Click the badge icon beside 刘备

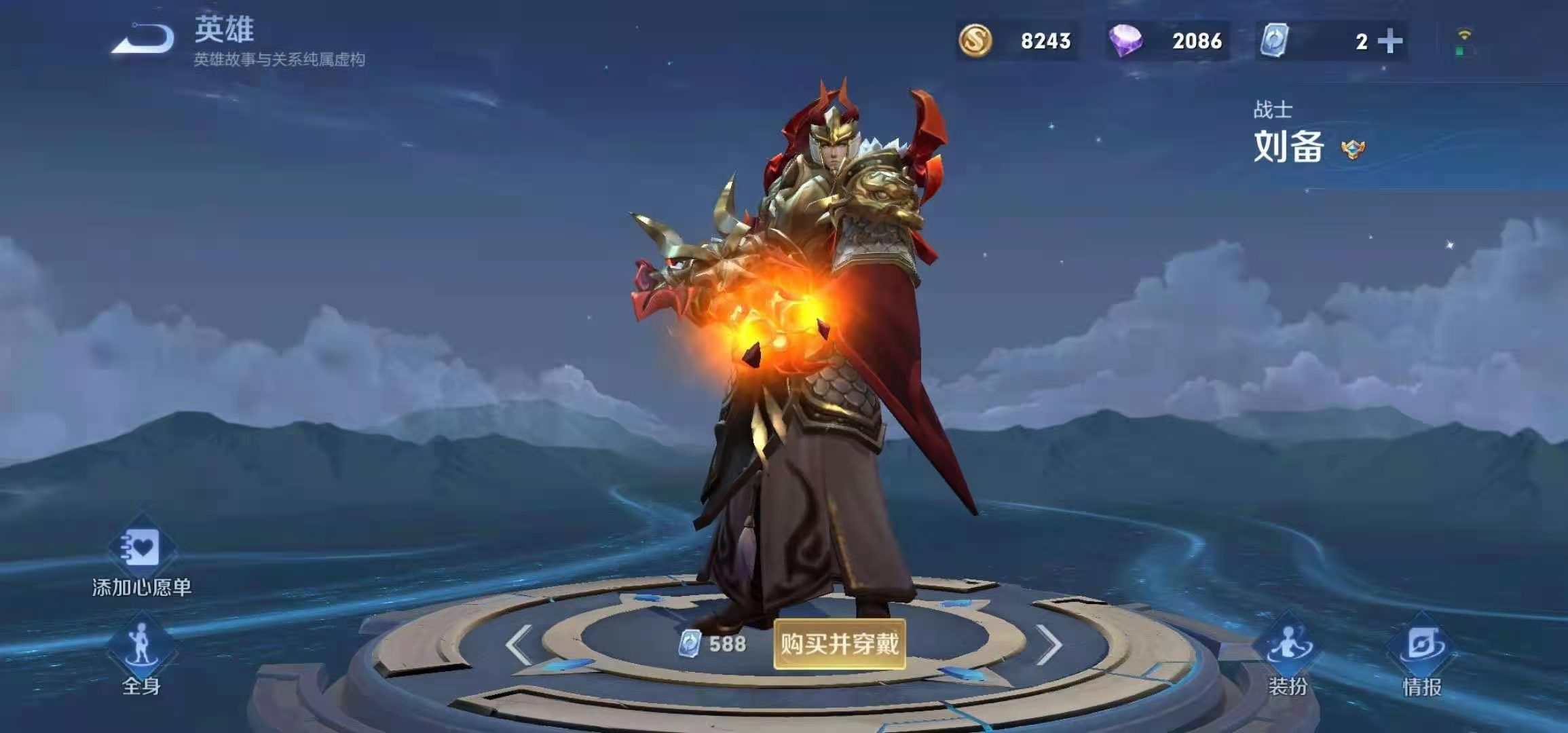[x=1353, y=149]
